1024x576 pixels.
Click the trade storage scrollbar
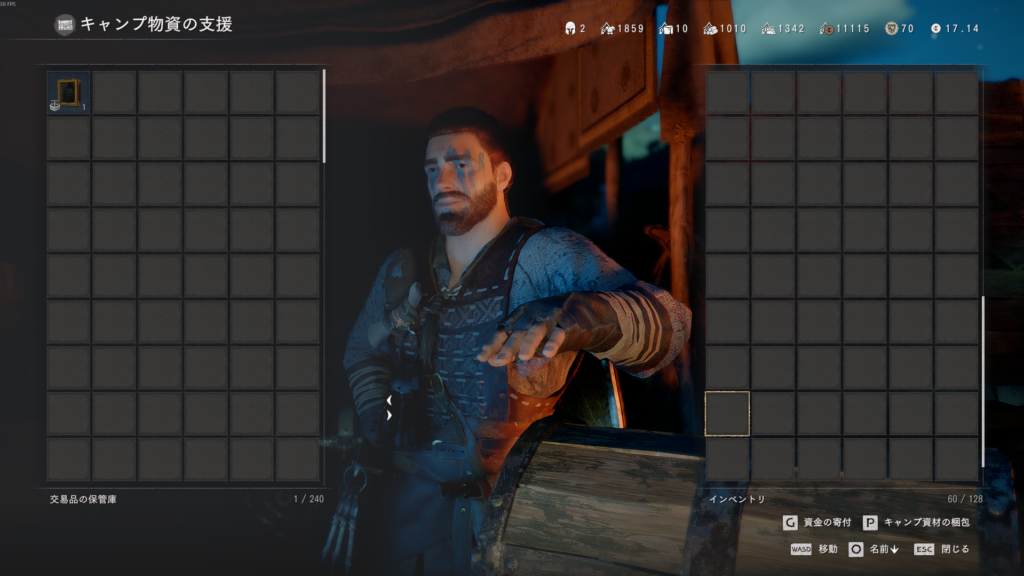pyautogui.click(x=324, y=116)
